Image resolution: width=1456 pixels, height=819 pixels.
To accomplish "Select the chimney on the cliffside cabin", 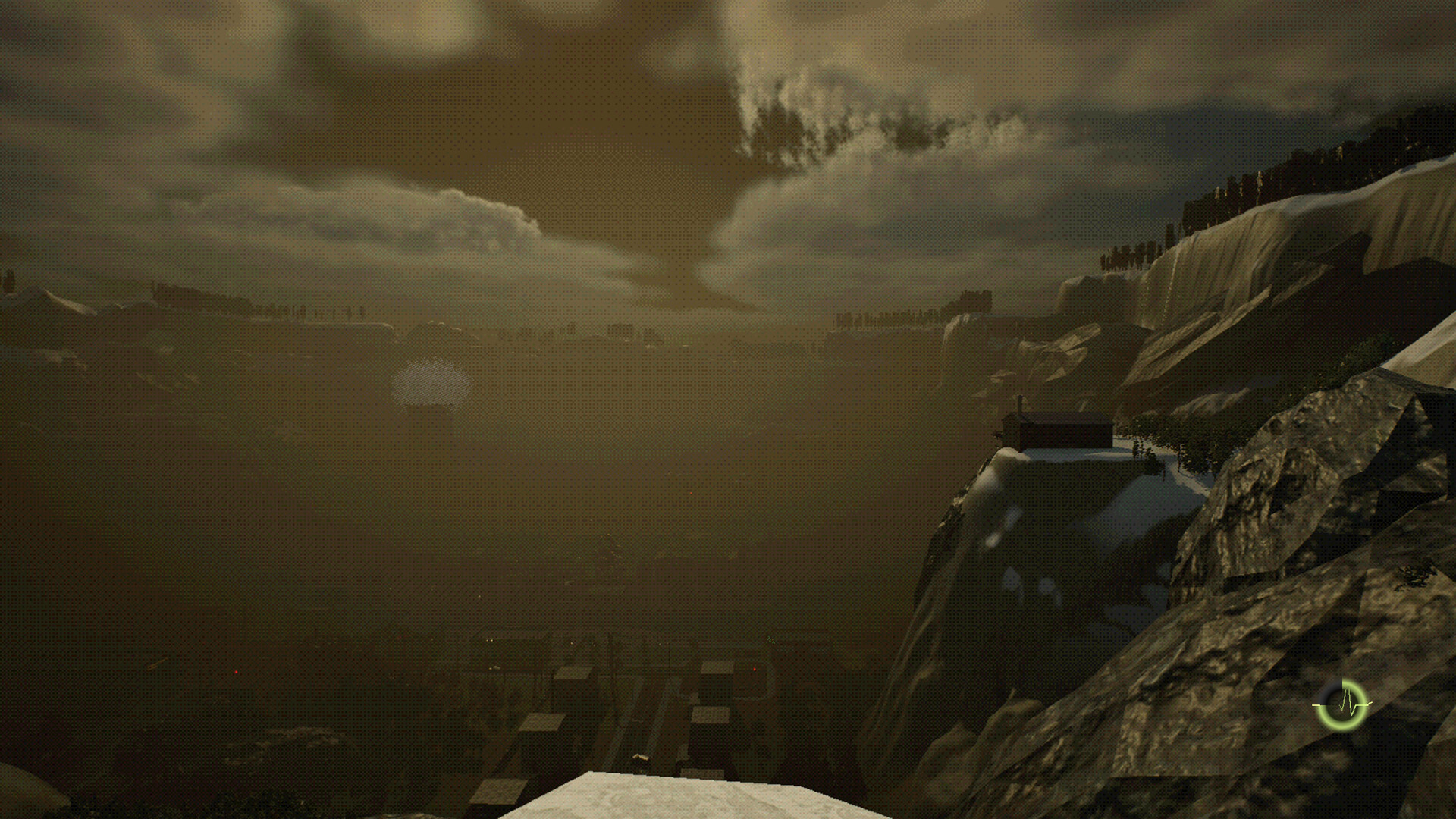I will (x=1020, y=403).
